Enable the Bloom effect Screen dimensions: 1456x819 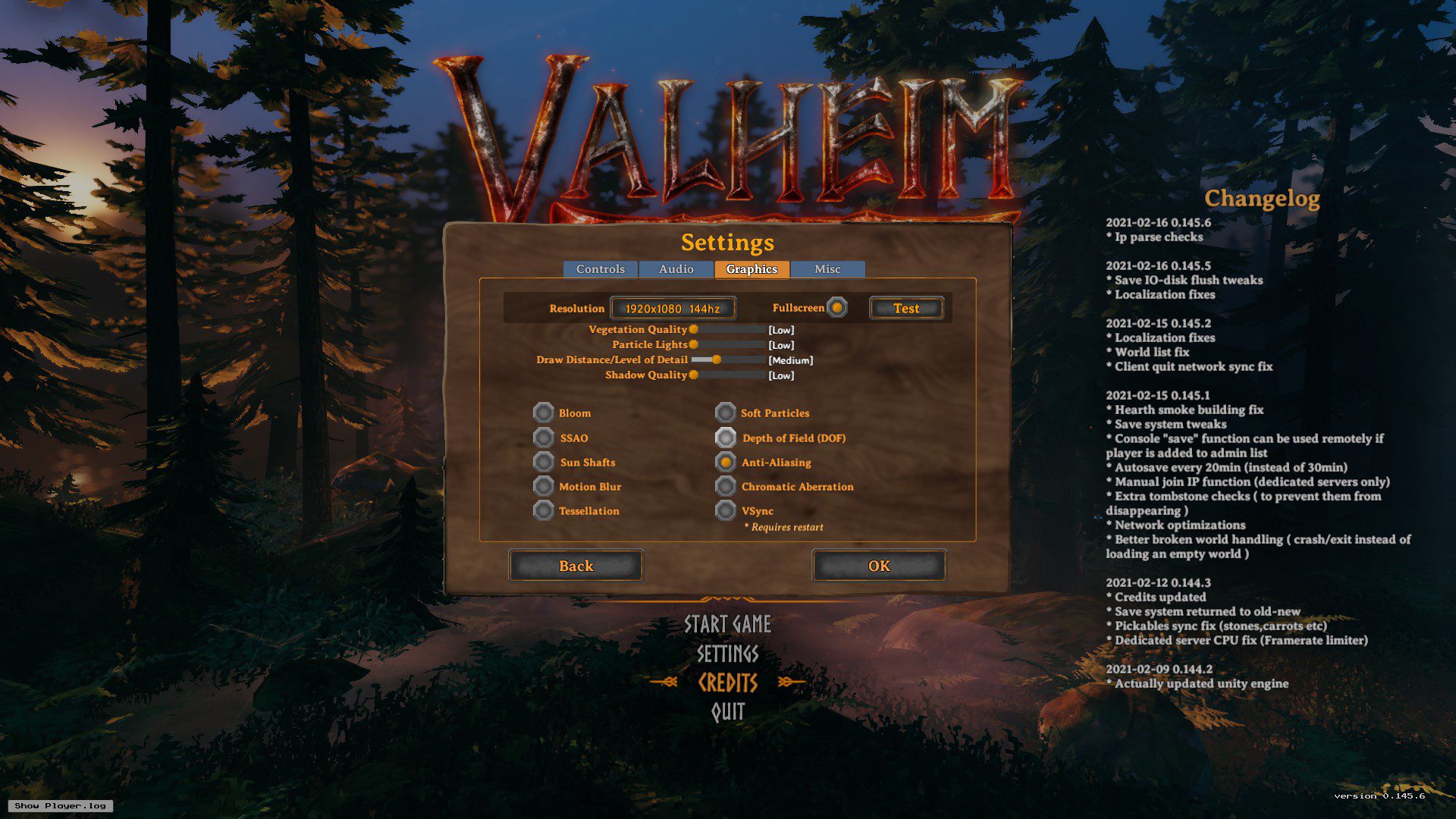[x=543, y=413]
